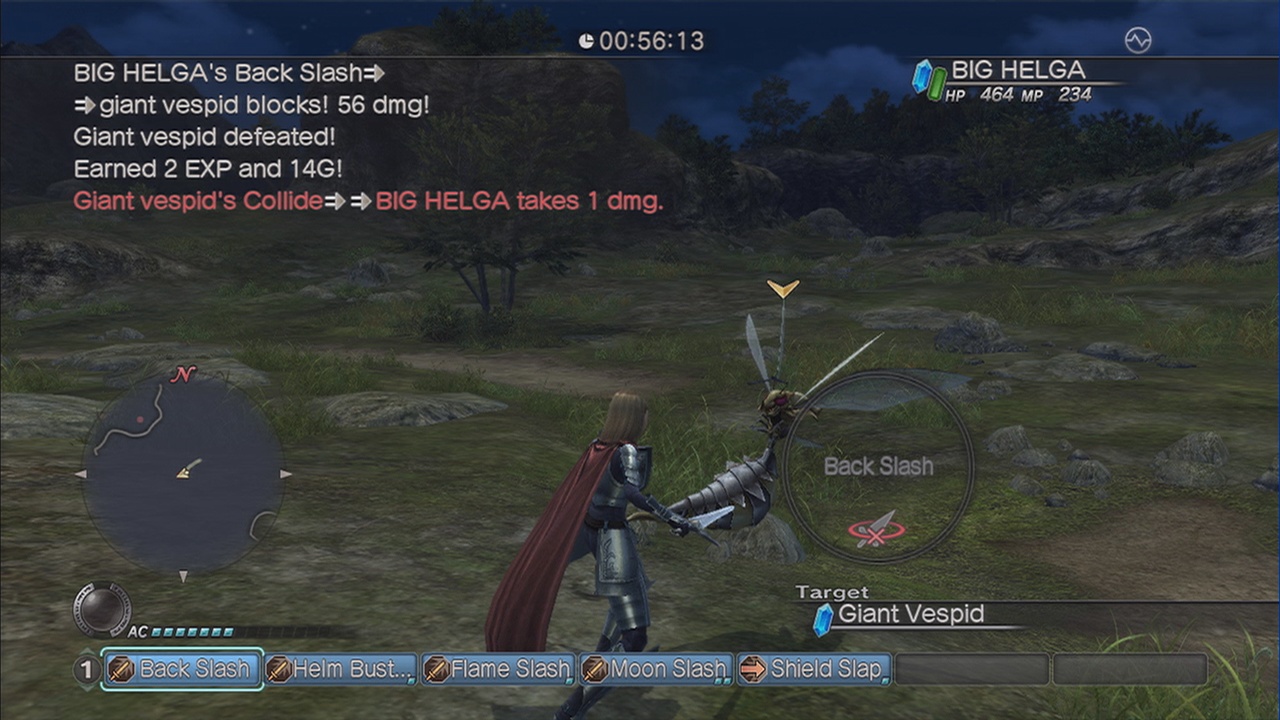The height and width of the screenshot is (720, 1280).
Task: Switch to hotbar page 1
Action: click(87, 669)
